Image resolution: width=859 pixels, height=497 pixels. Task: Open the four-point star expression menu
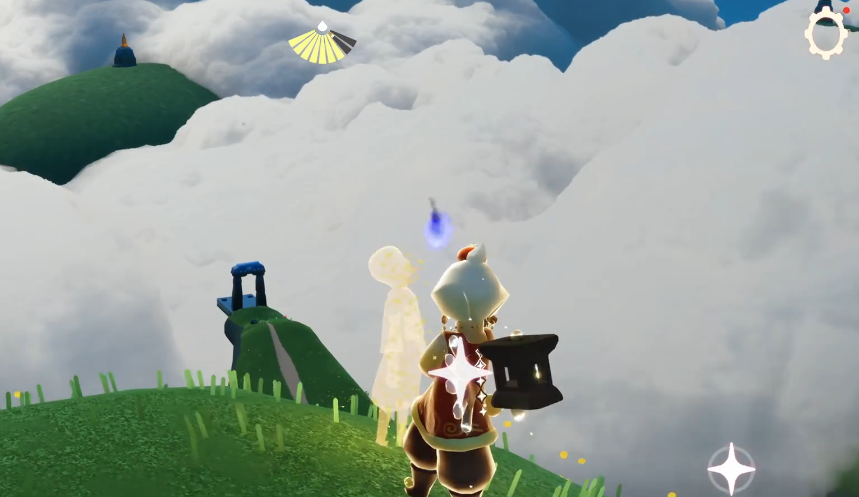pyautogui.click(x=731, y=468)
